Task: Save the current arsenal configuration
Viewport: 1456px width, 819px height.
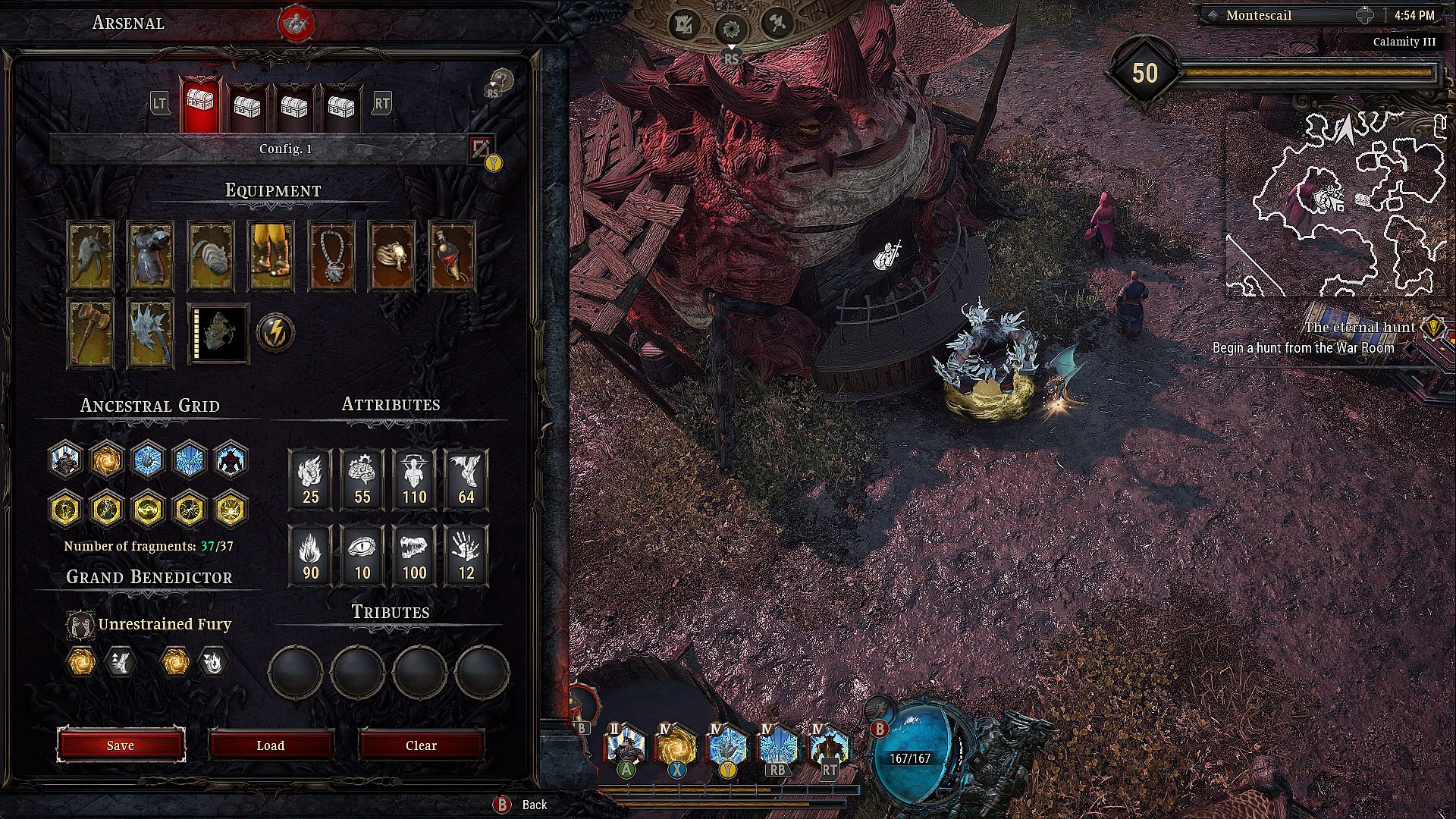Action: (x=121, y=745)
